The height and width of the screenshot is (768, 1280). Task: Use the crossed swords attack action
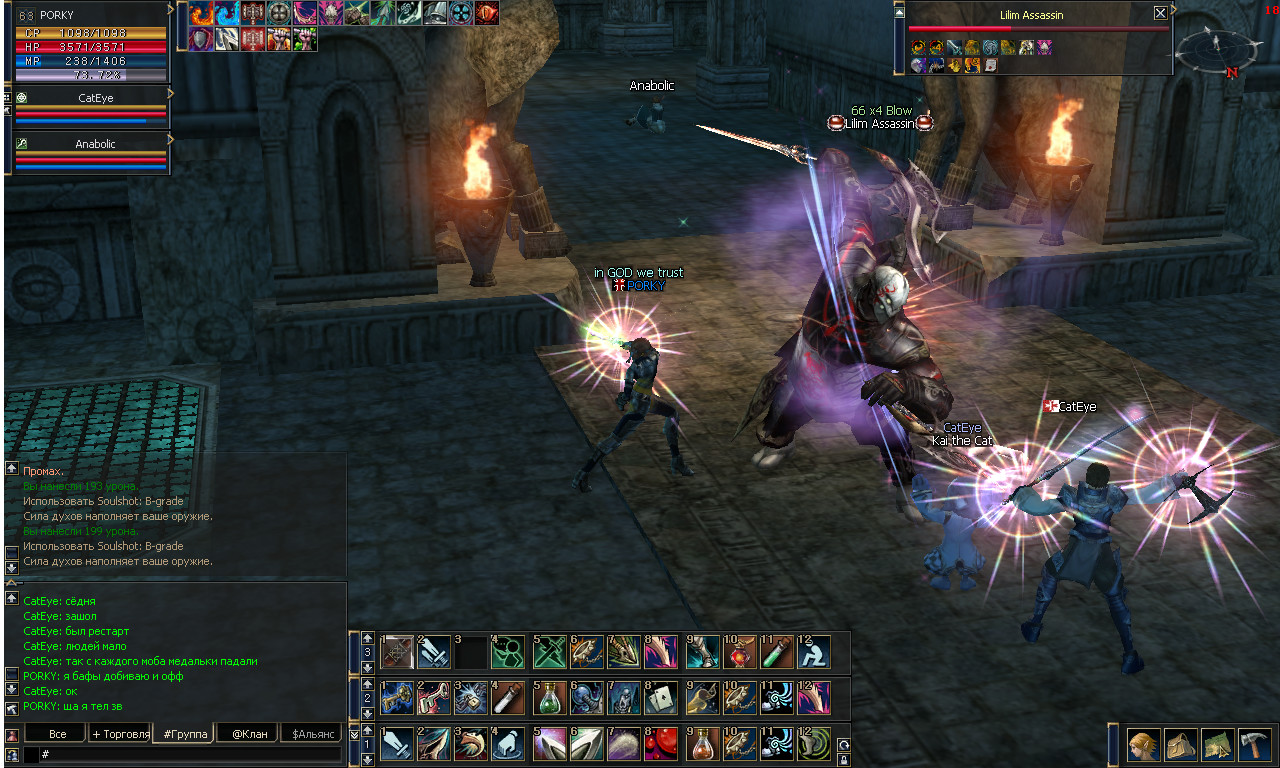(x=551, y=652)
